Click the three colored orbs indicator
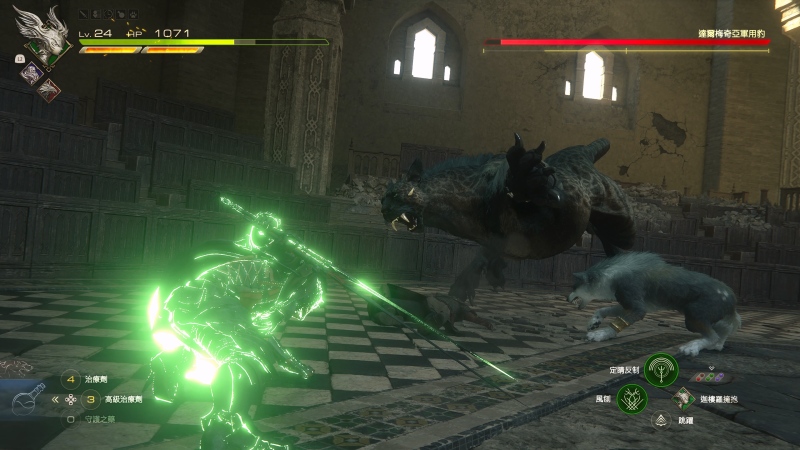This screenshot has width=800, height=450. (x=708, y=377)
